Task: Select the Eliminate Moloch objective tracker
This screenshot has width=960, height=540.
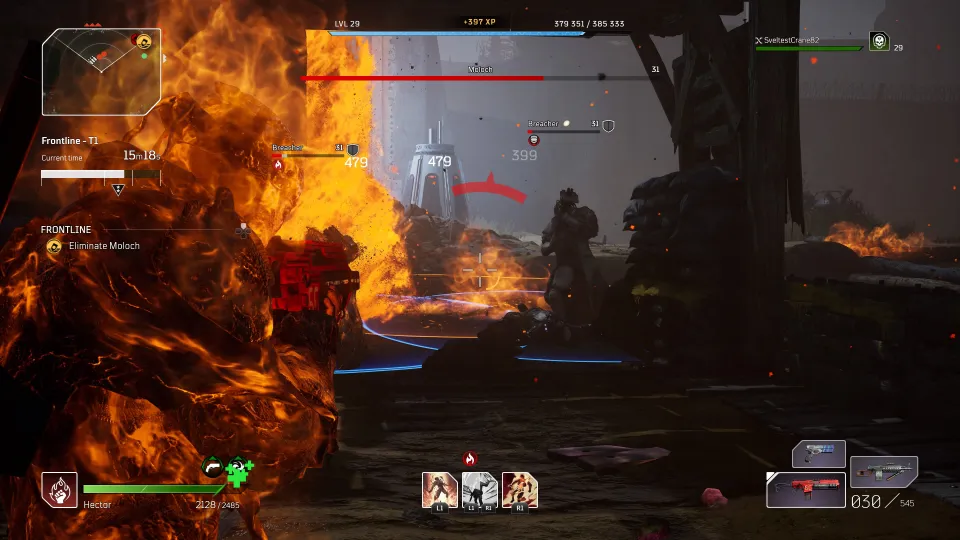Action: [x=103, y=246]
